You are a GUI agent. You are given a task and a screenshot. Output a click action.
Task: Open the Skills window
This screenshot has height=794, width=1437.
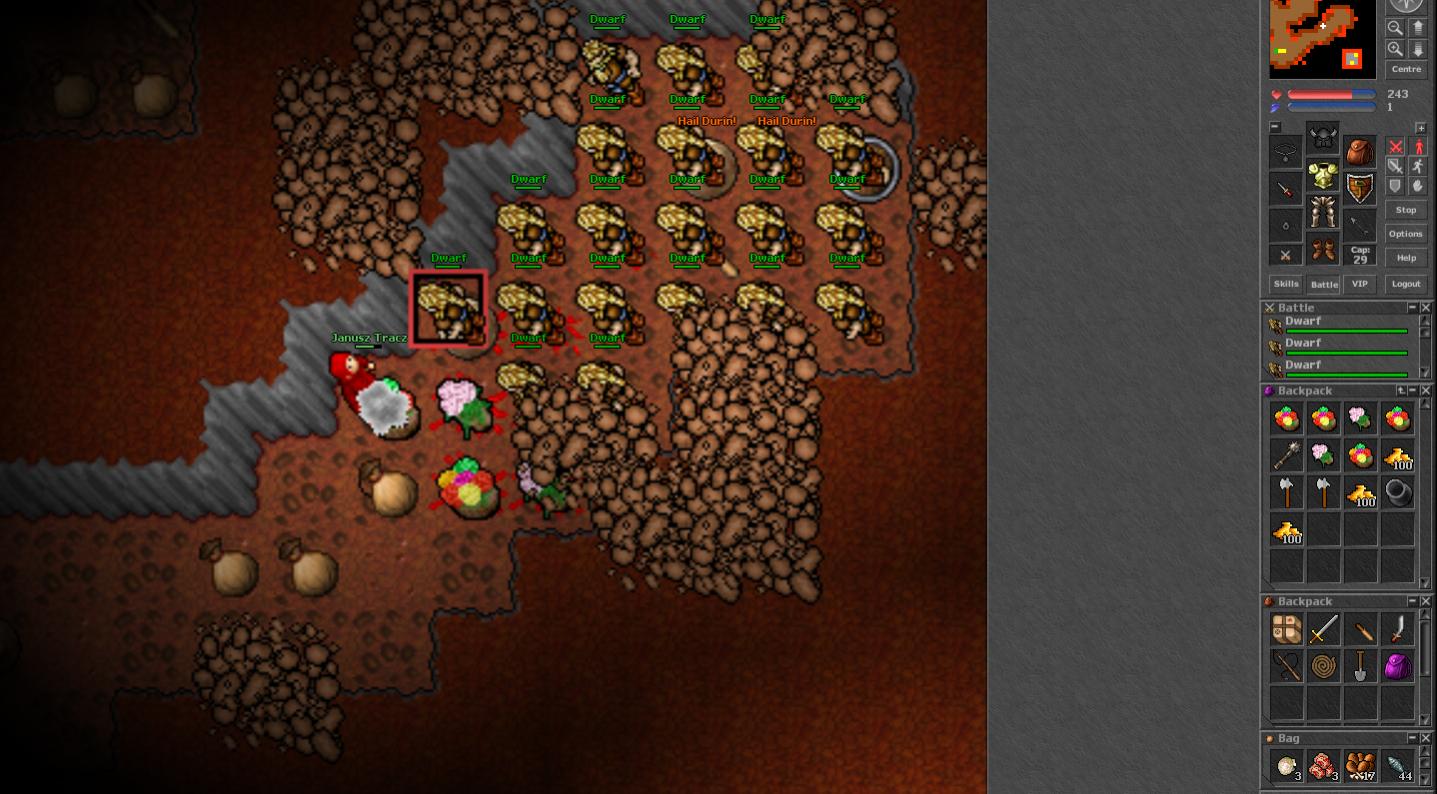[x=1286, y=284]
